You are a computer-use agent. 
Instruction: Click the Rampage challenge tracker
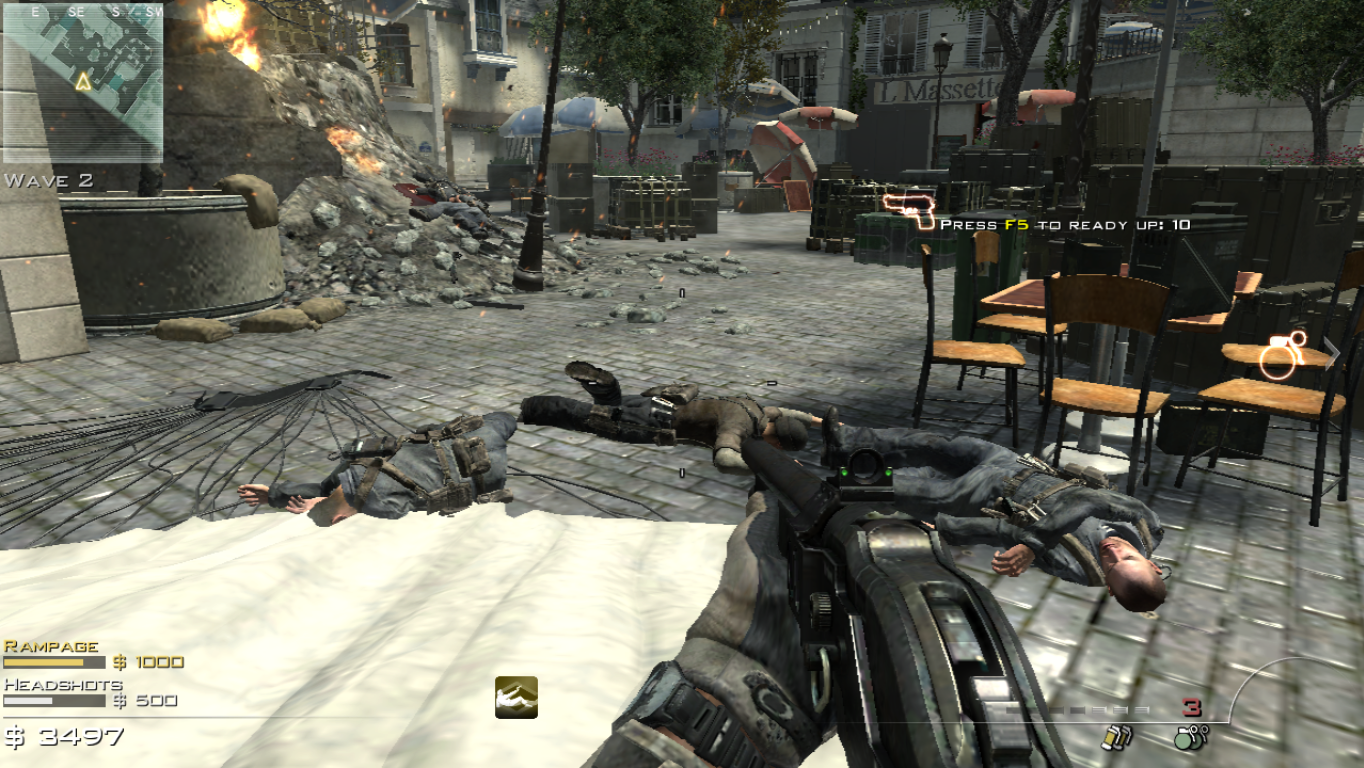coord(93,654)
